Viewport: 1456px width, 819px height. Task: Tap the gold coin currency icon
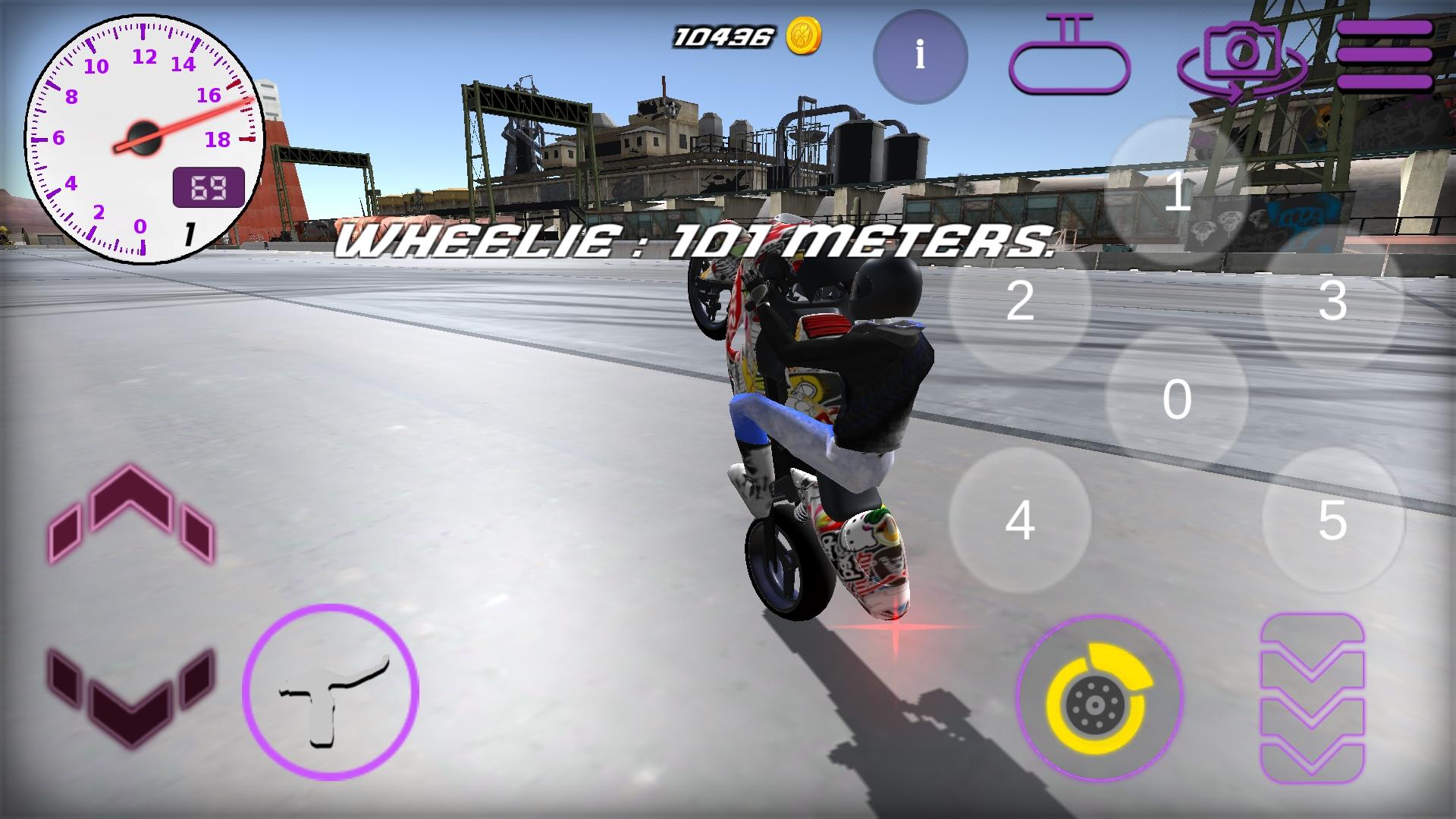(x=805, y=34)
